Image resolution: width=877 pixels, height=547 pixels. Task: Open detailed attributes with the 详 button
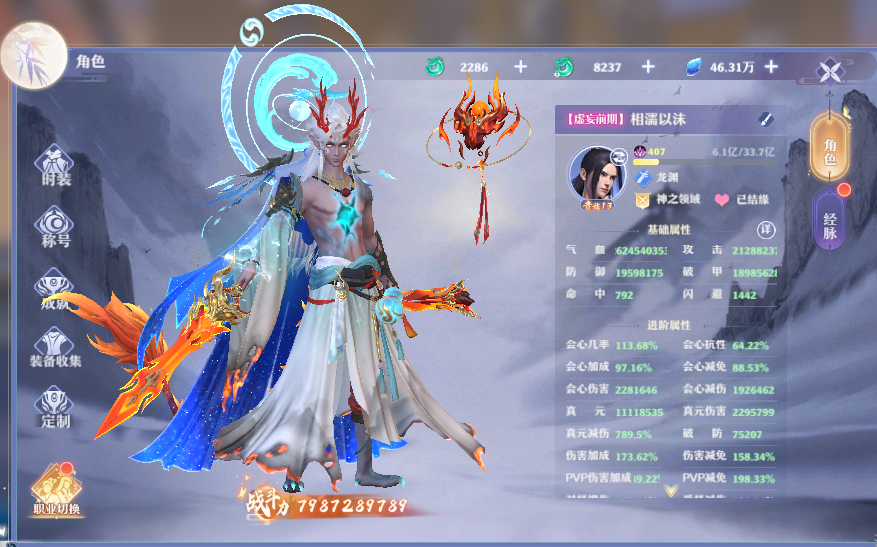tap(766, 229)
